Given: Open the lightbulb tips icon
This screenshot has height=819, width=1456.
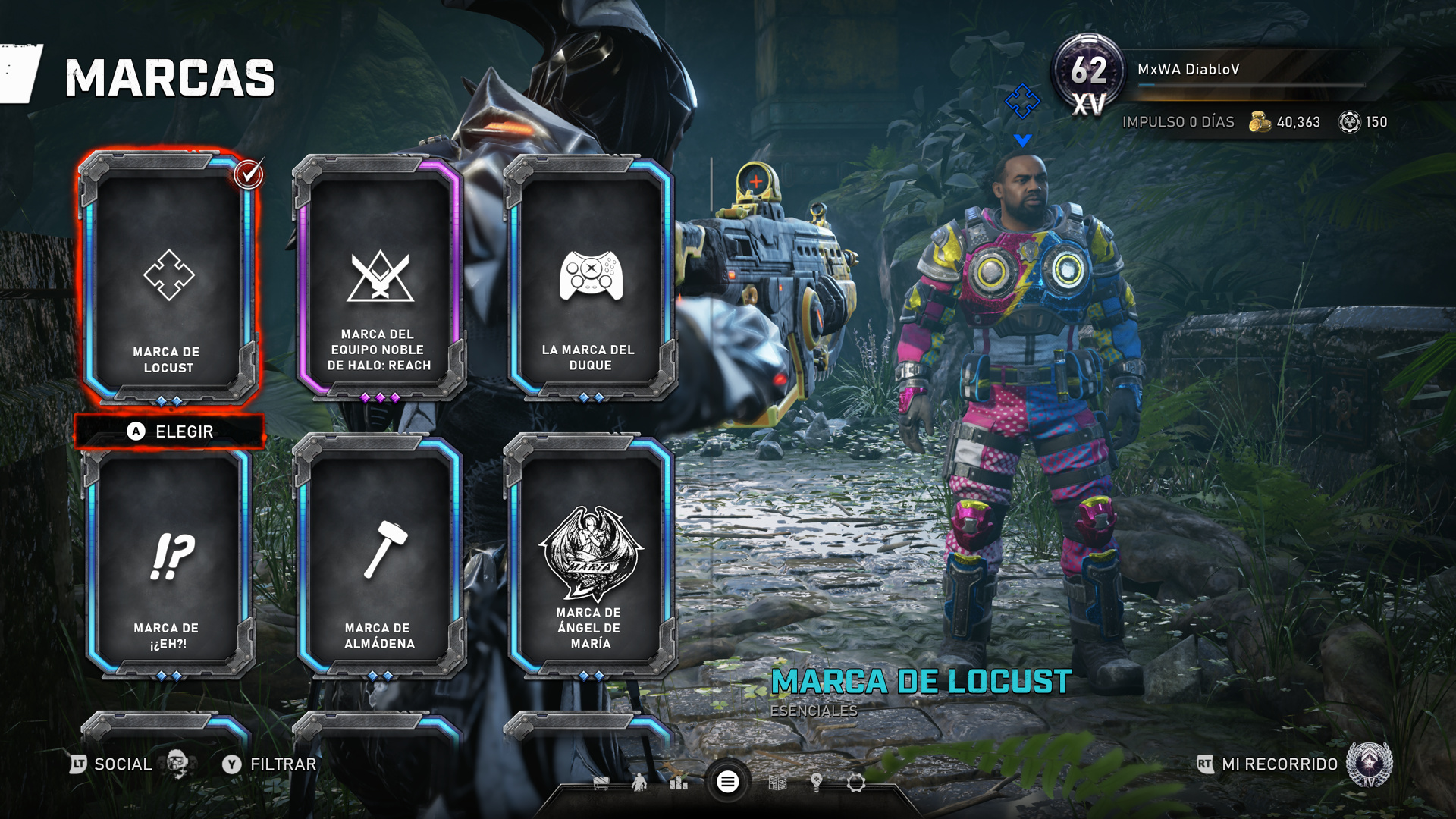Looking at the screenshot, I should [x=817, y=783].
